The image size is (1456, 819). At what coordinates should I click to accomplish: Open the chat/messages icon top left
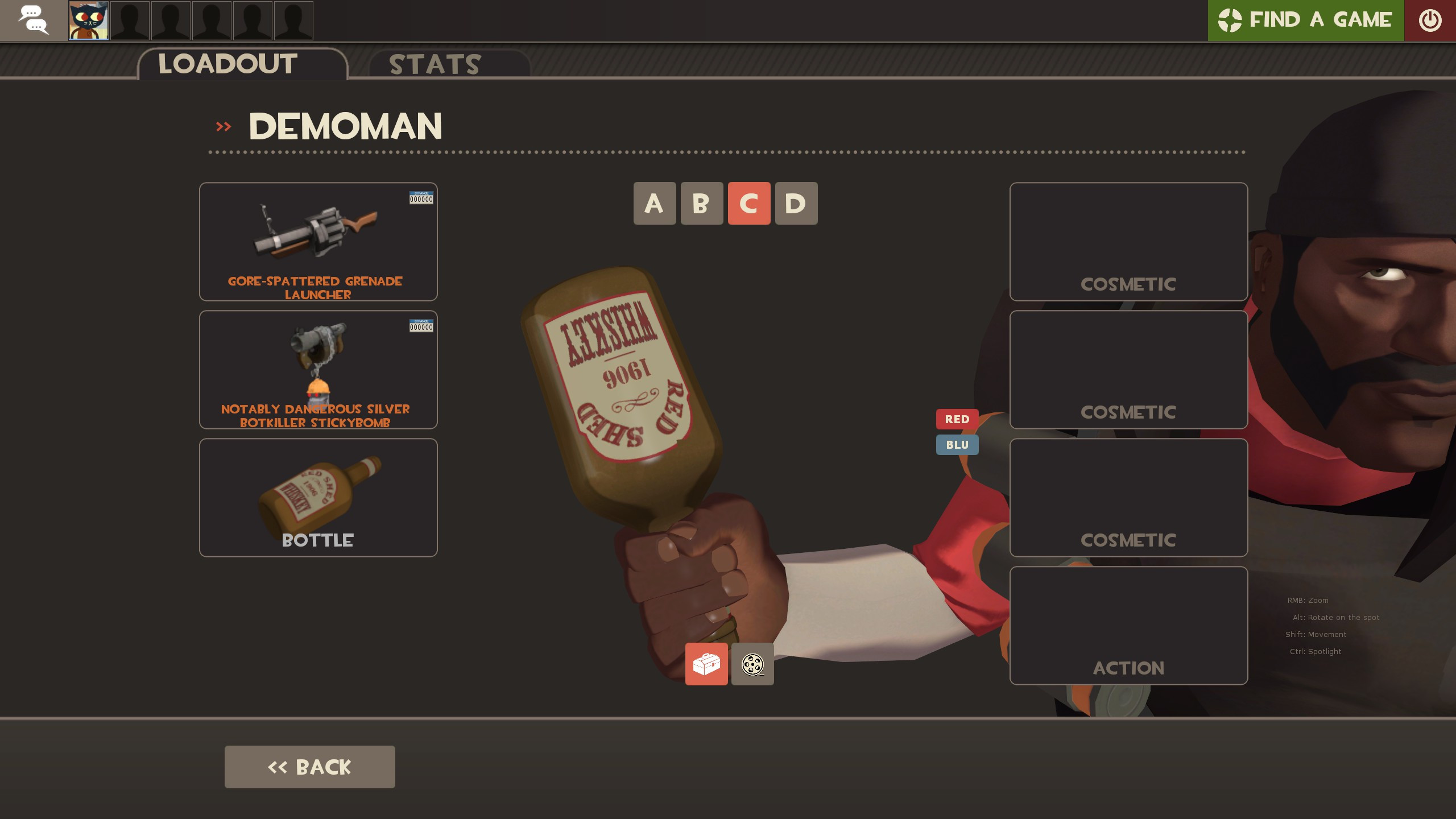[34, 20]
